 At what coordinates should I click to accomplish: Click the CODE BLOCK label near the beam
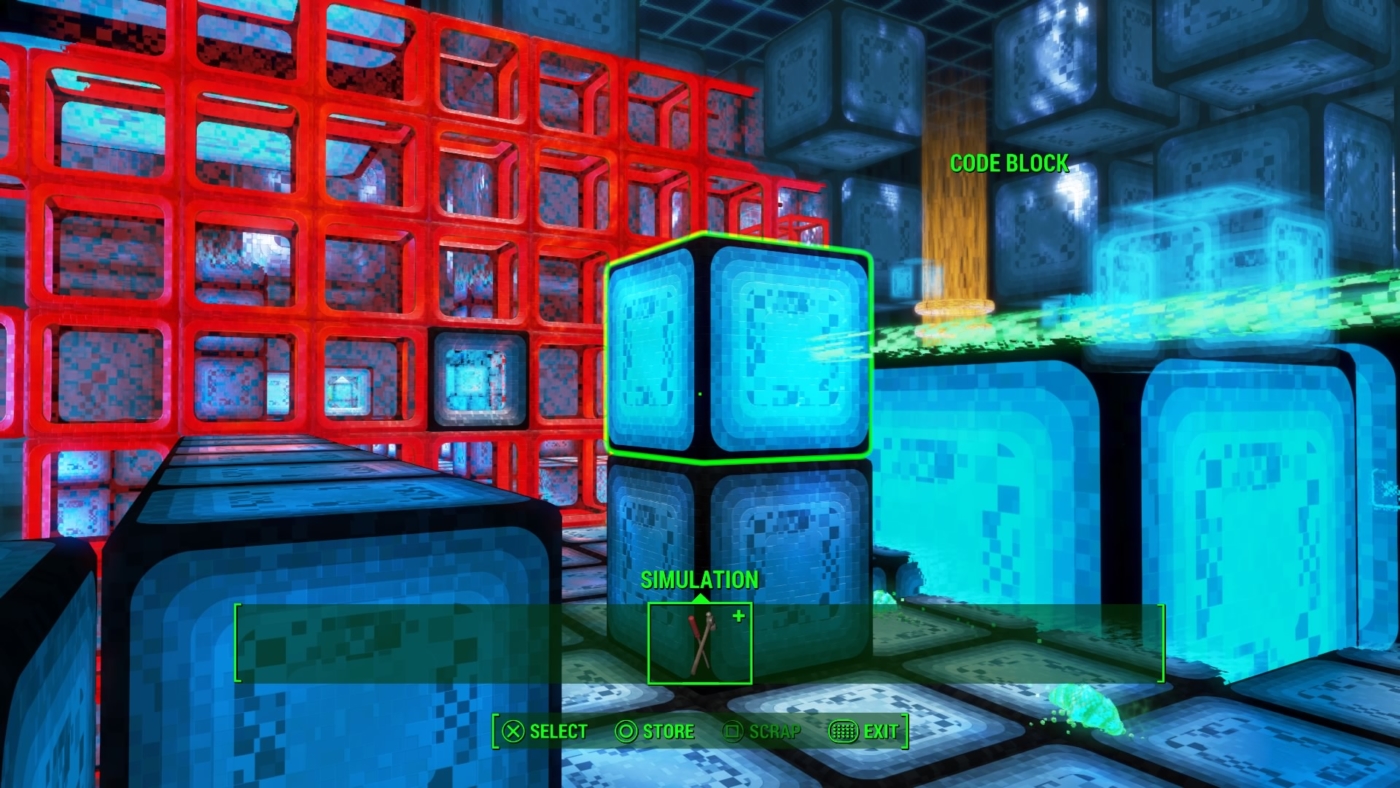tap(1008, 164)
